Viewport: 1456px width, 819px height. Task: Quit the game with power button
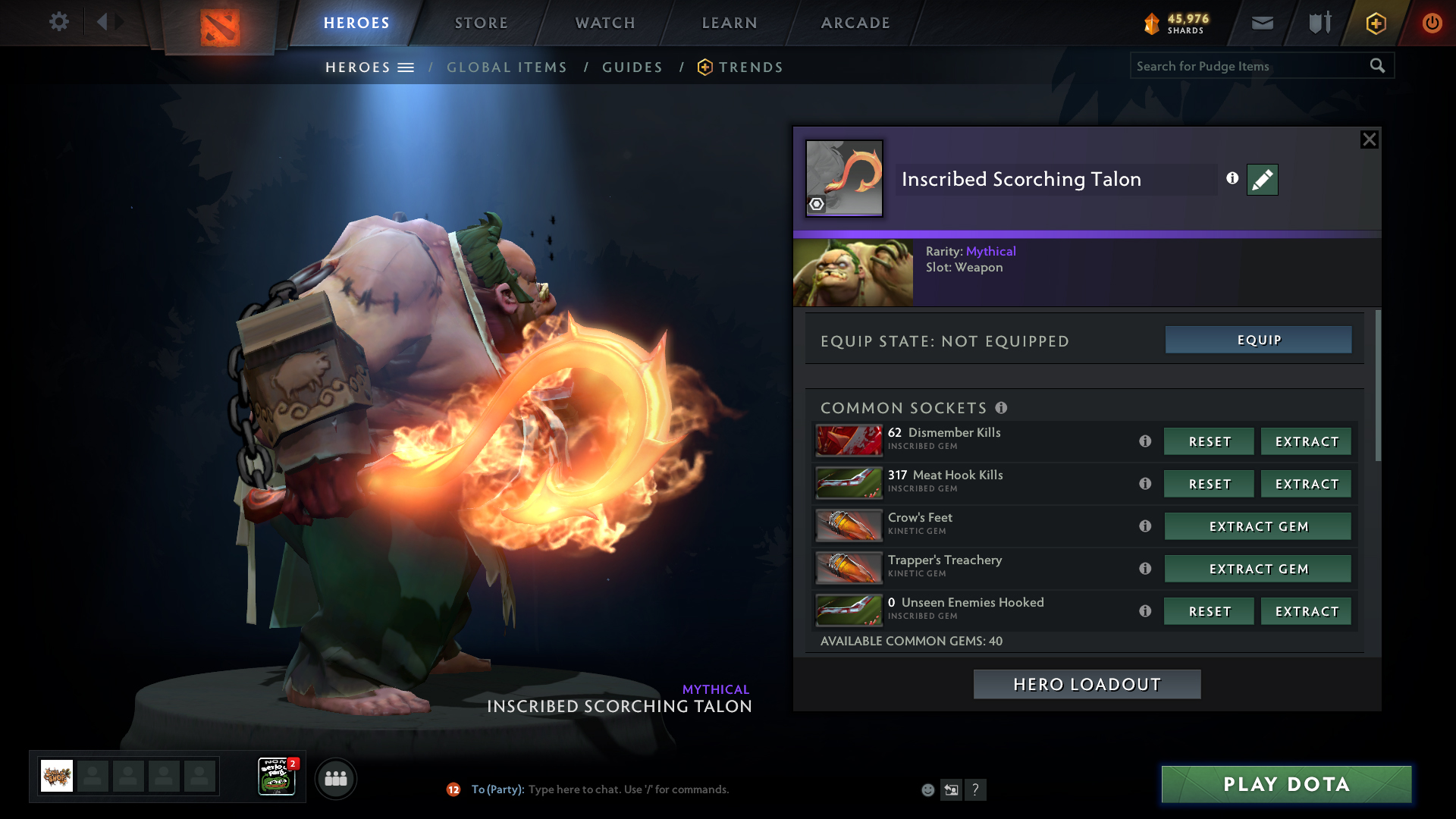pyautogui.click(x=1432, y=23)
